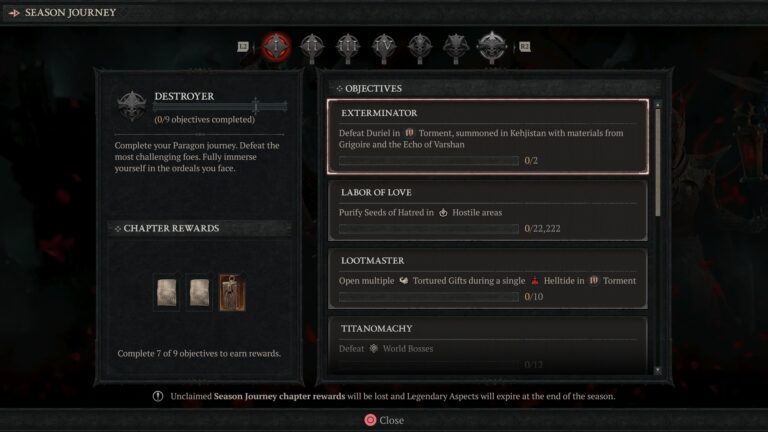Switch to the chapter II tab

click(x=313, y=46)
